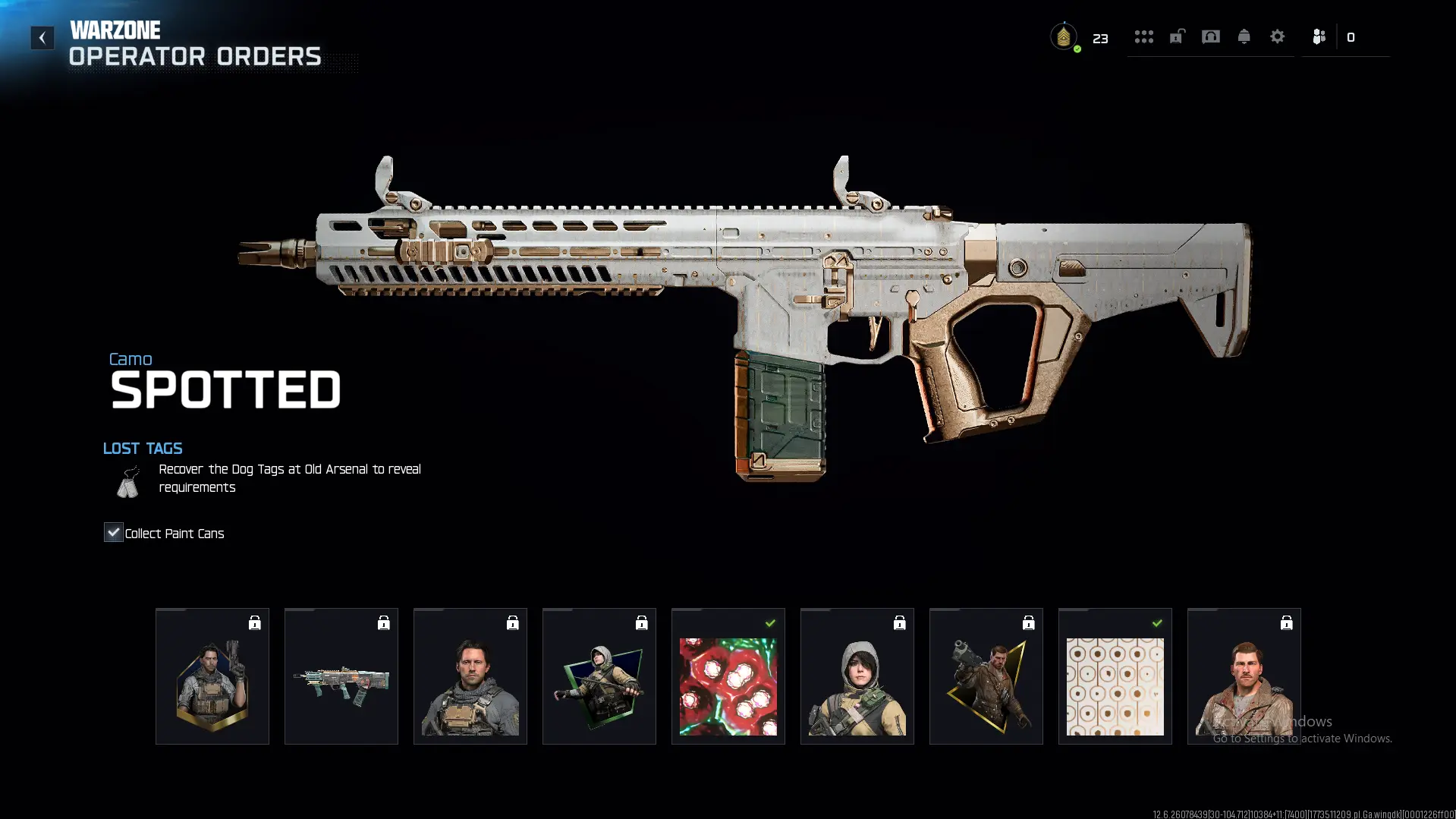
Task: Choose the hooded woman operator portrait
Action: (857, 676)
